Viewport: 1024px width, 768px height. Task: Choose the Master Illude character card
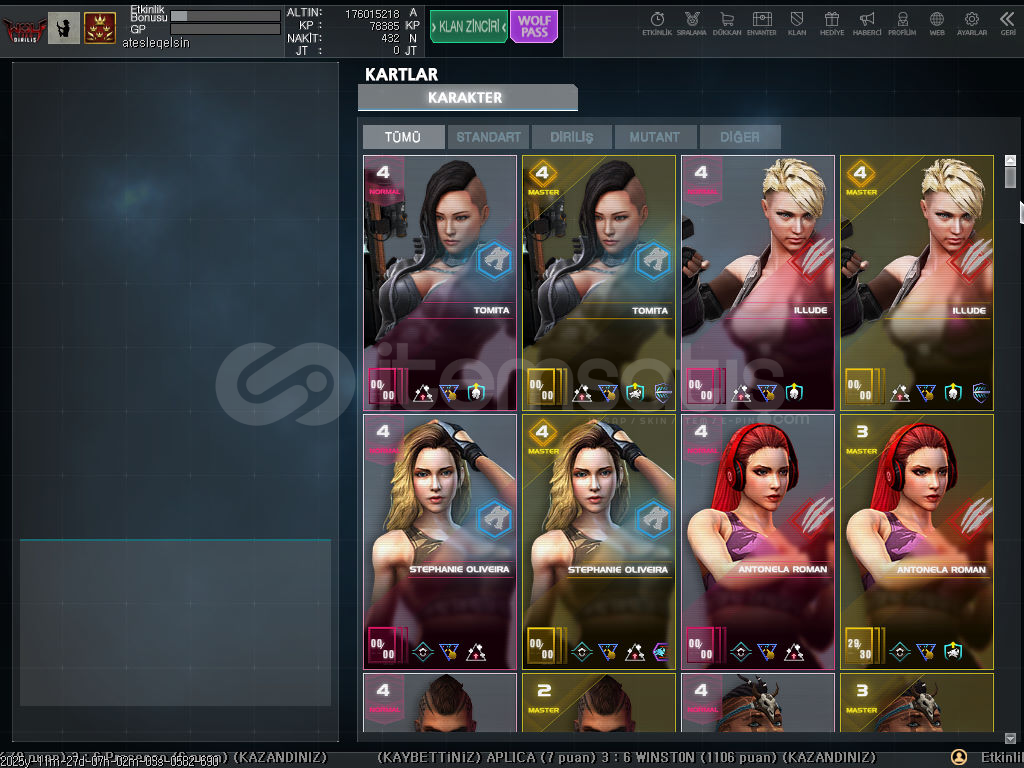point(916,282)
